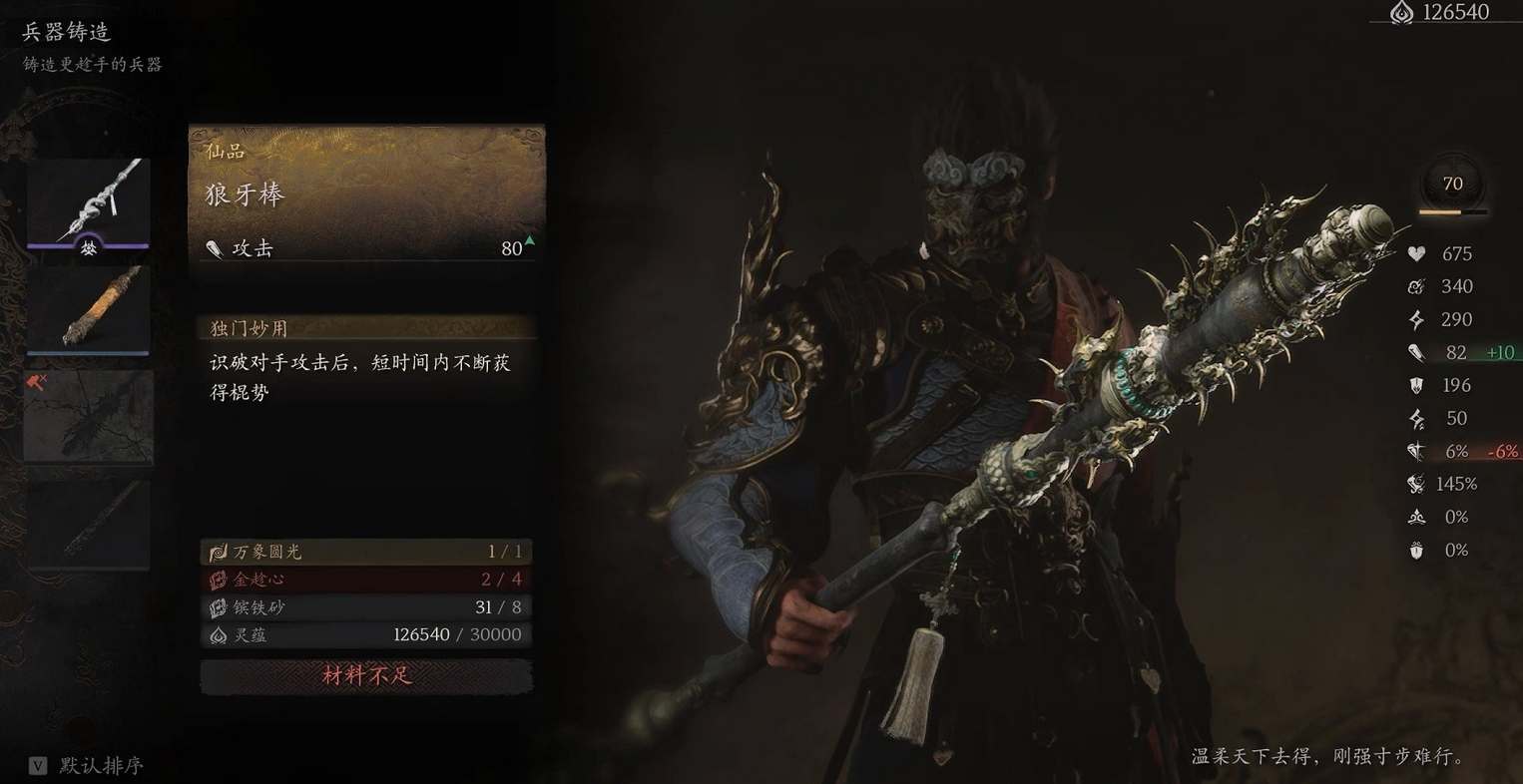
Task: Select the 镔铁砂 material row
Action: [x=366, y=607]
